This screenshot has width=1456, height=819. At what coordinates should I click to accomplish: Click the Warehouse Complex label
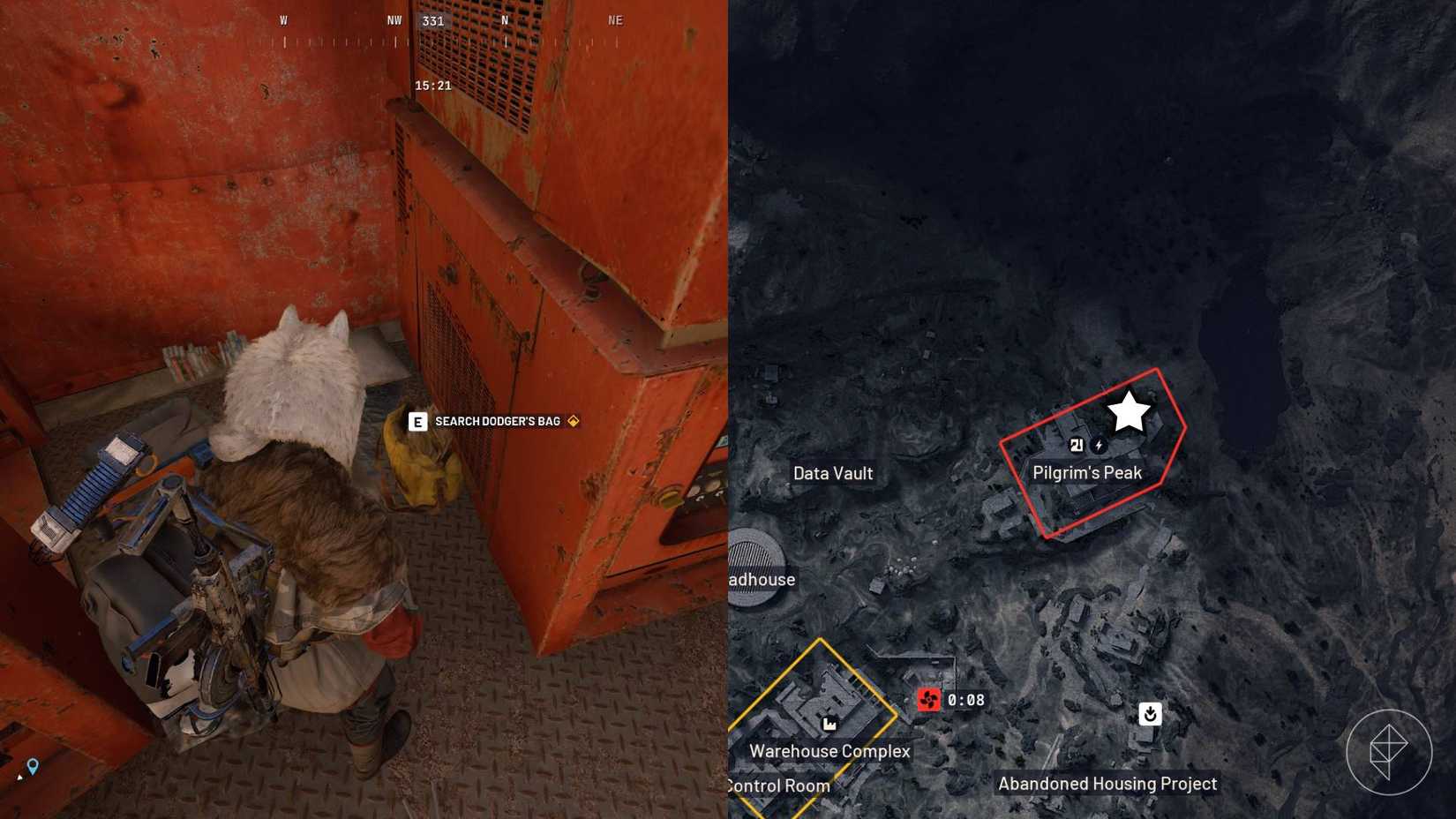pyautogui.click(x=829, y=751)
